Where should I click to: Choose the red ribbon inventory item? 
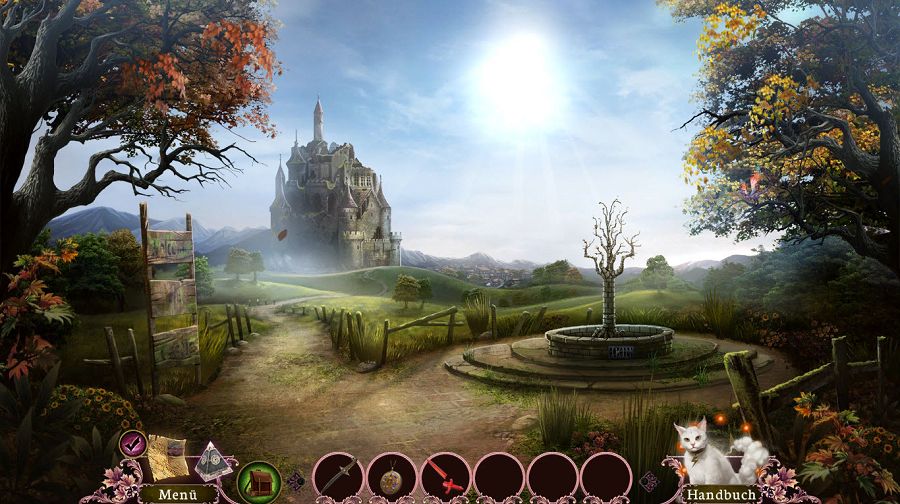445,476
